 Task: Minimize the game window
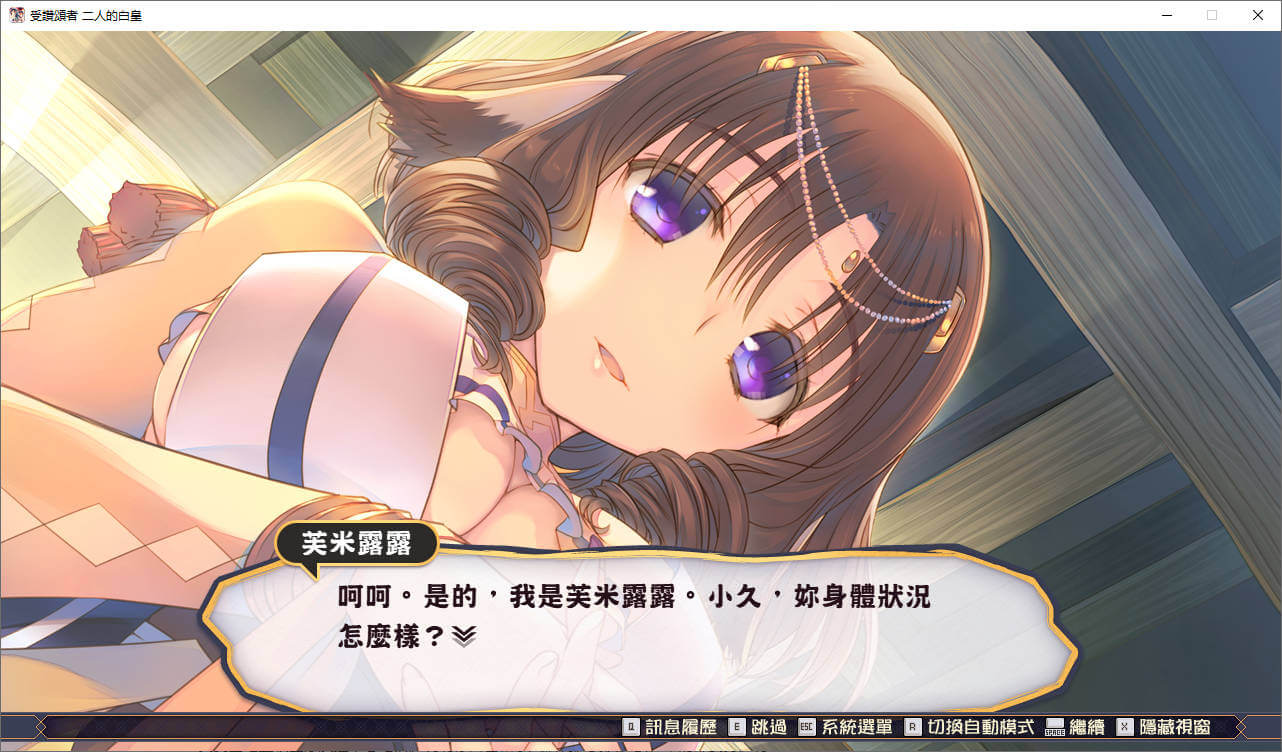pos(1167,15)
